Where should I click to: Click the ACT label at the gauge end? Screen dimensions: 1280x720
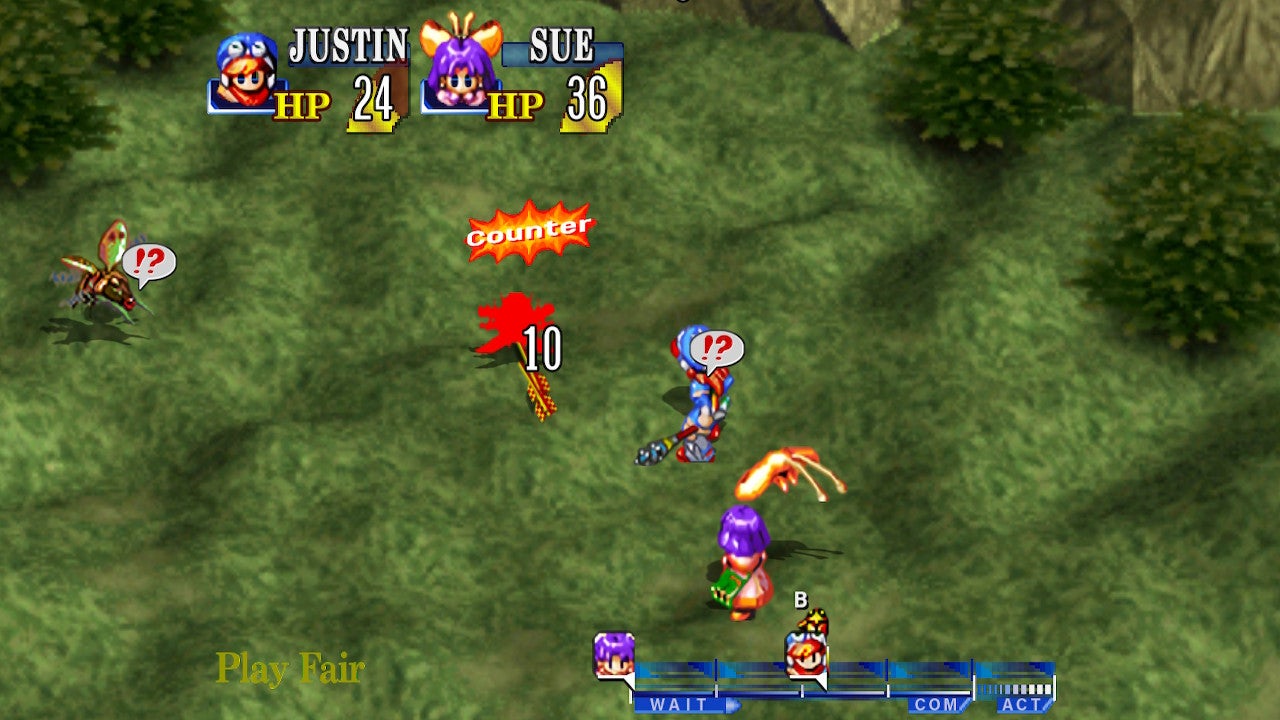pyautogui.click(x=1022, y=705)
